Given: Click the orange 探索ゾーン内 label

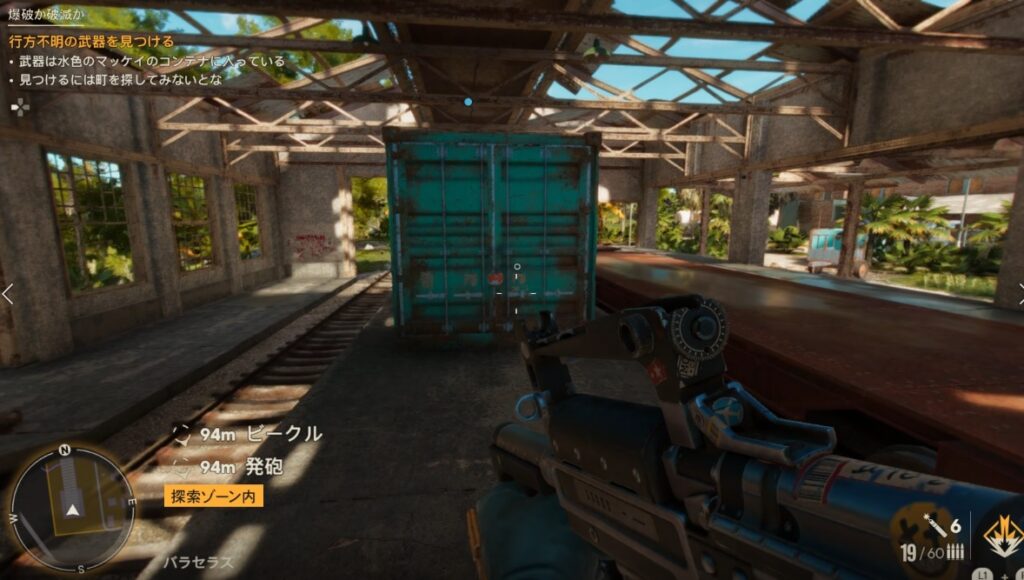Looking at the screenshot, I should coord(213,496).
